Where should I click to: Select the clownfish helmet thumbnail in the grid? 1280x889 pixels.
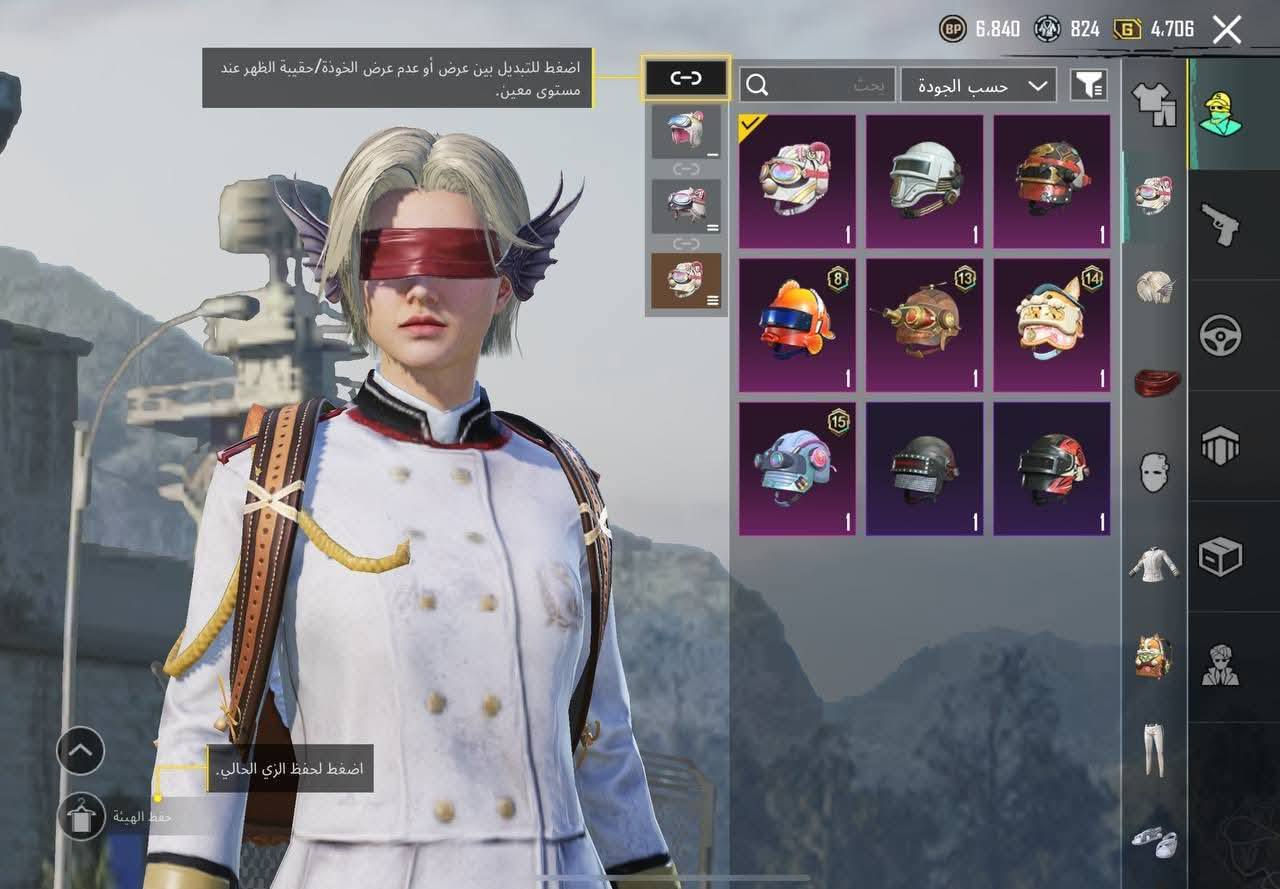(796, 320)
